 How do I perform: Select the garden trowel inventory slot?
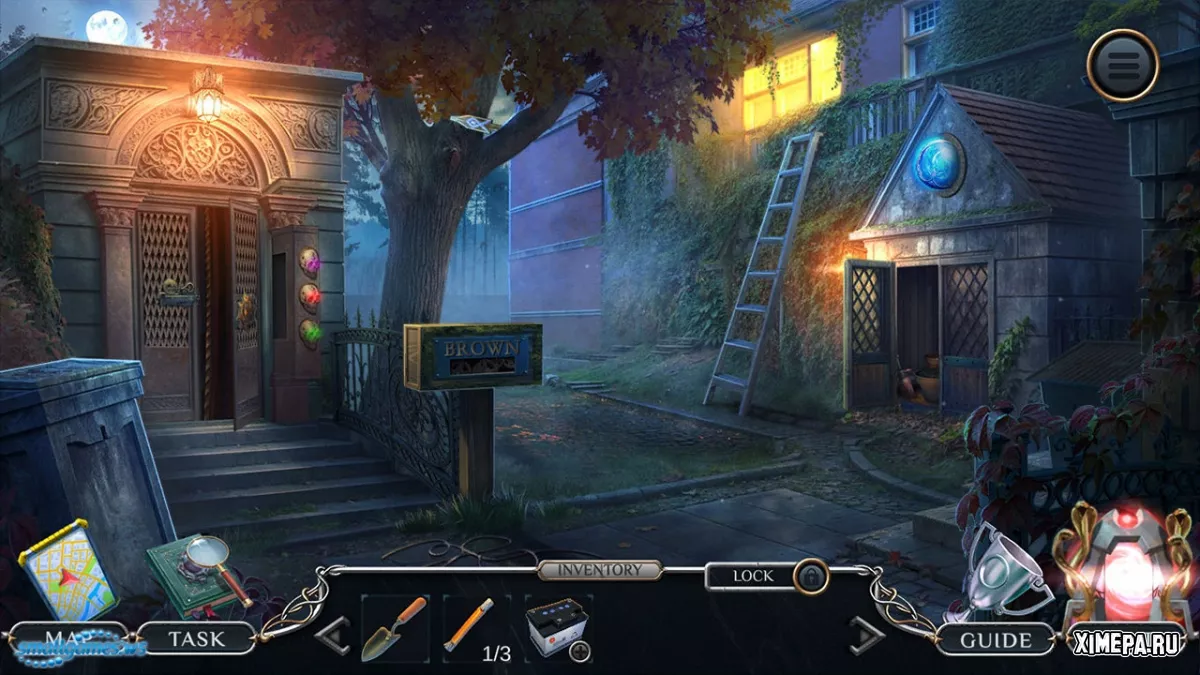click(394, 629)
